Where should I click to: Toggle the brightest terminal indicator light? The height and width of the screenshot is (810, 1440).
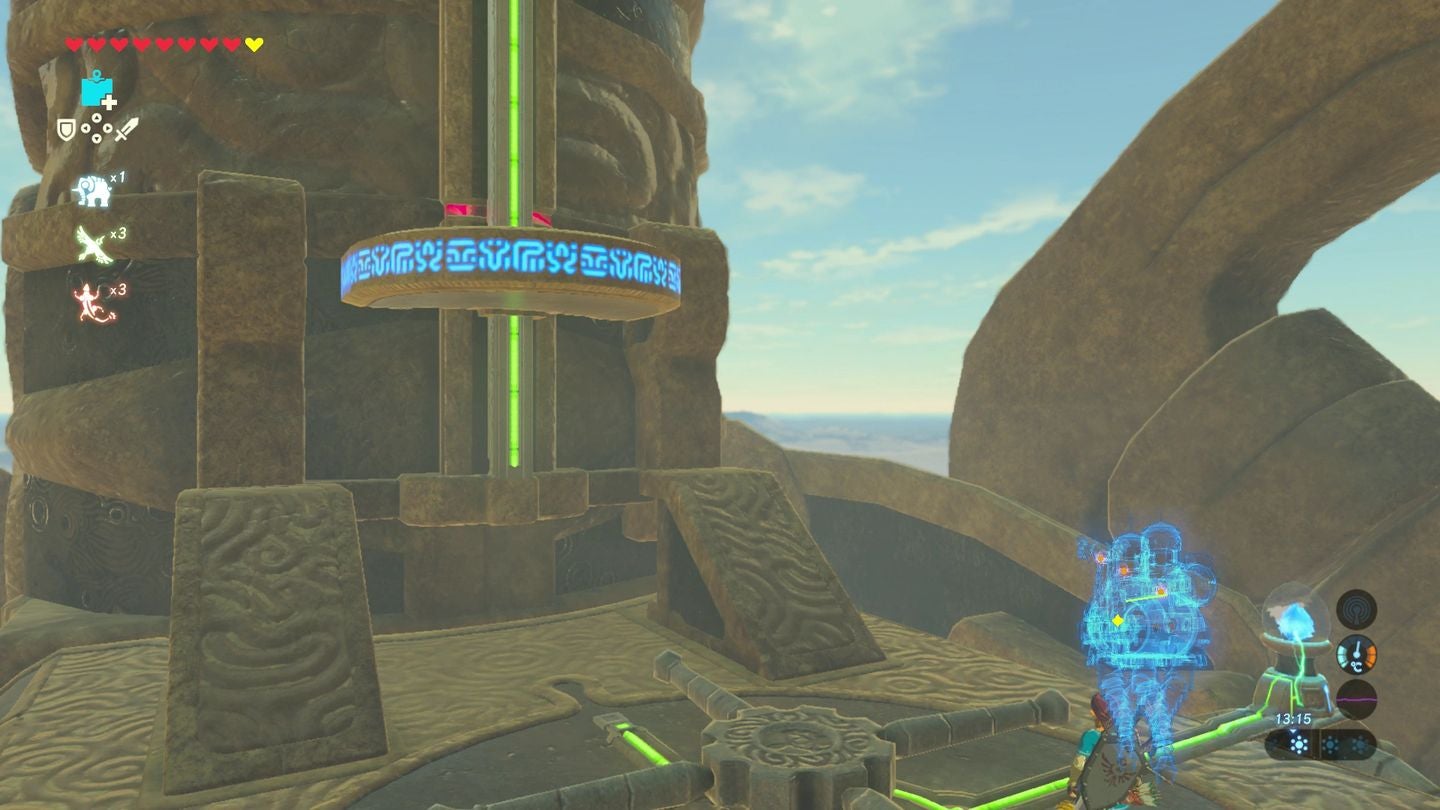tap(1300, 743)
